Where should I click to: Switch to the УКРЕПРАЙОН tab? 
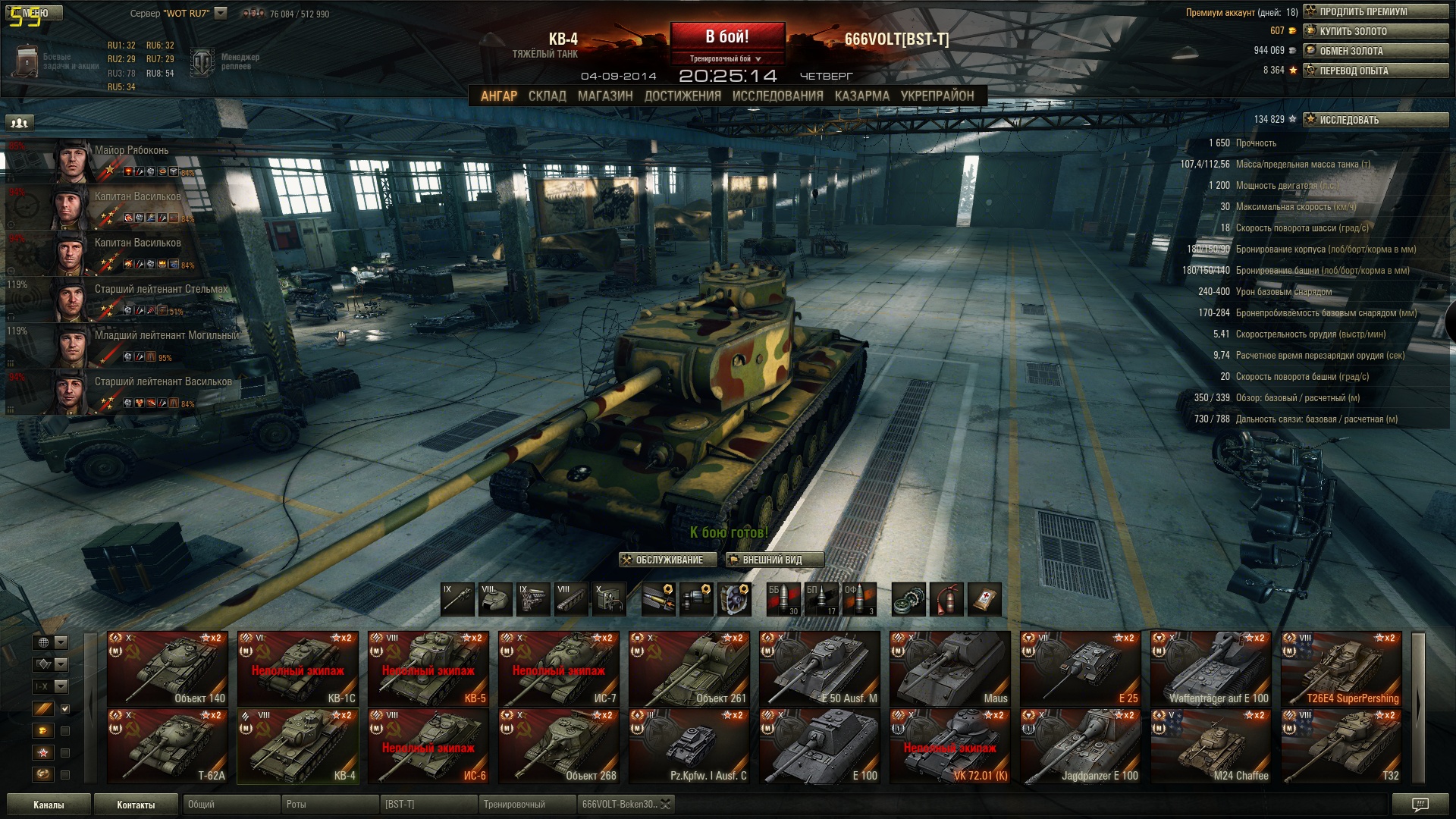tap(937, 96)
